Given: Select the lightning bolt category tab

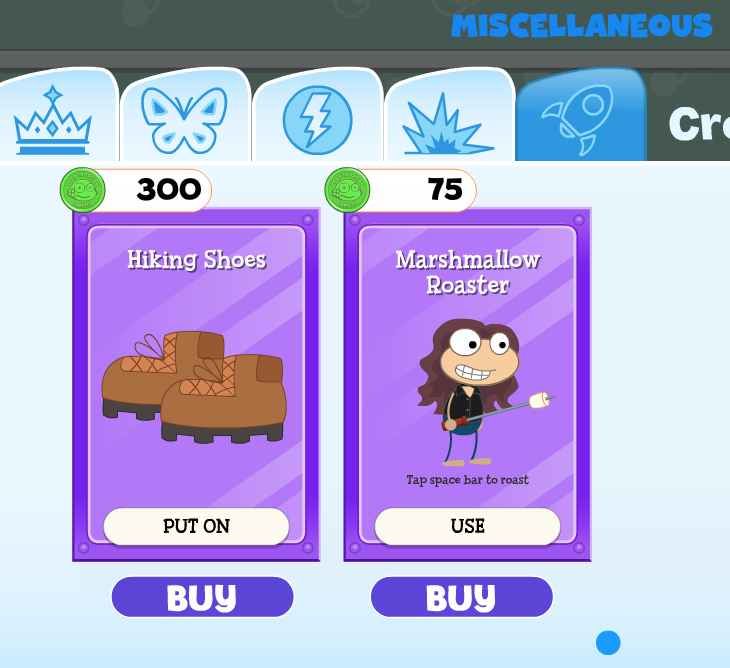Looking at the screenshot, I should click(317, 120).
